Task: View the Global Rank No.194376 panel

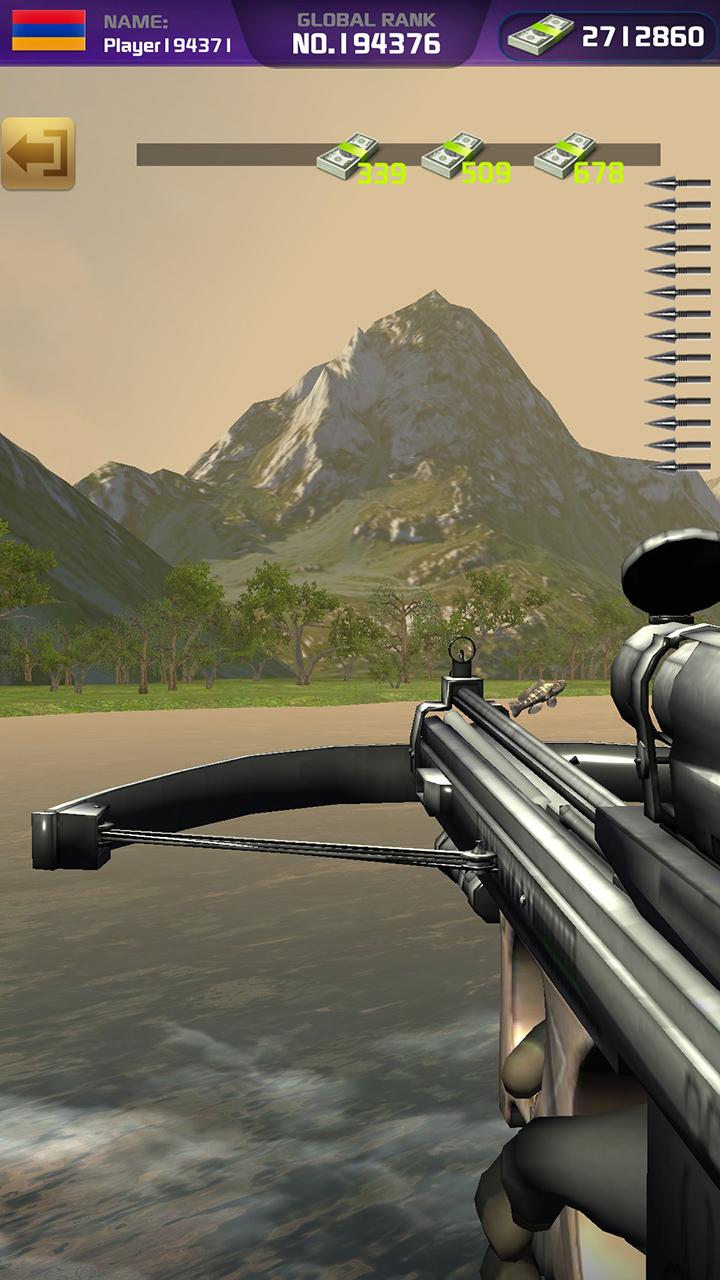Action: pos(366,33)
